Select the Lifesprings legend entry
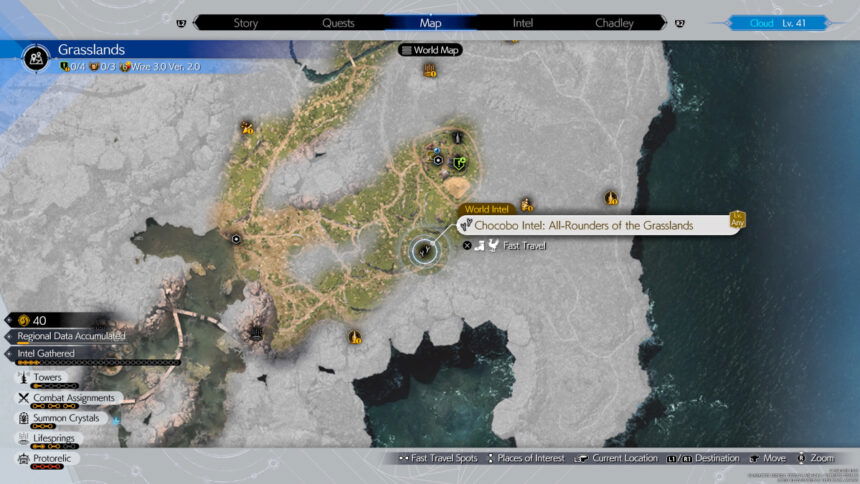Image resolution: width=860 pixels, height=484 pixels. point(54,438)
